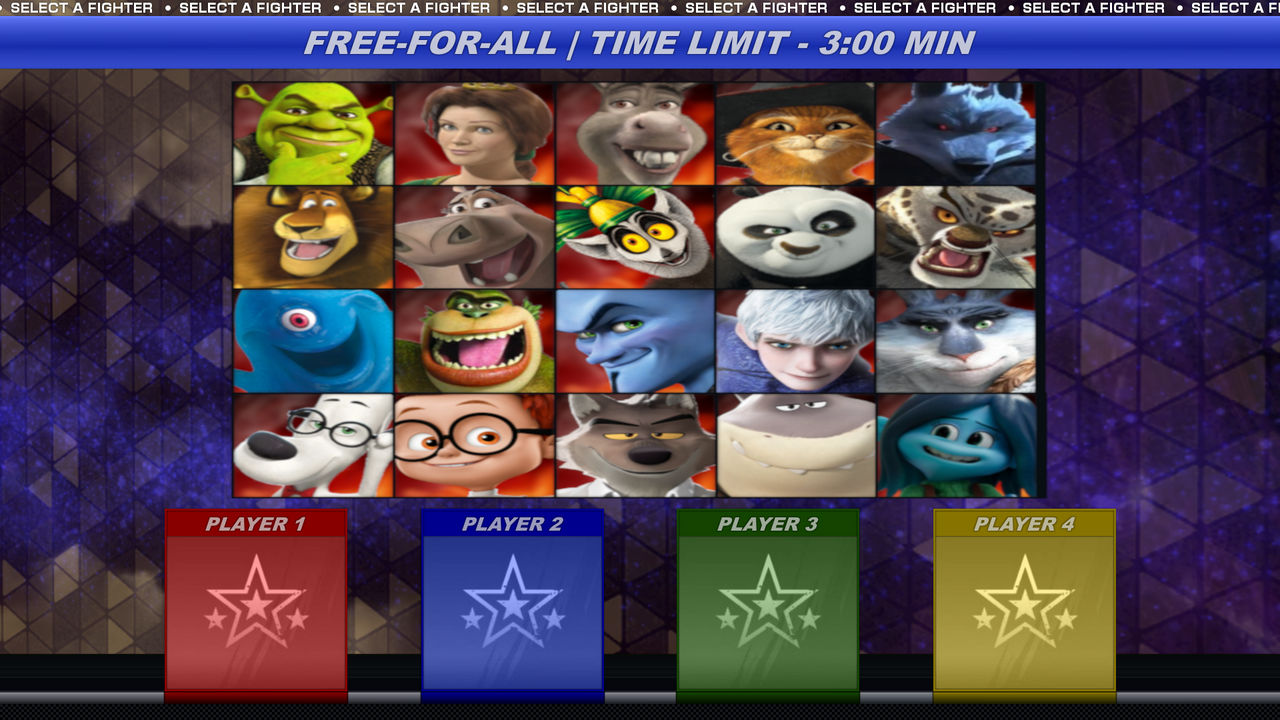Click the Player 4 slot panel
This screenshot has width=1280, height=720.
click(x=1023, y=600)
